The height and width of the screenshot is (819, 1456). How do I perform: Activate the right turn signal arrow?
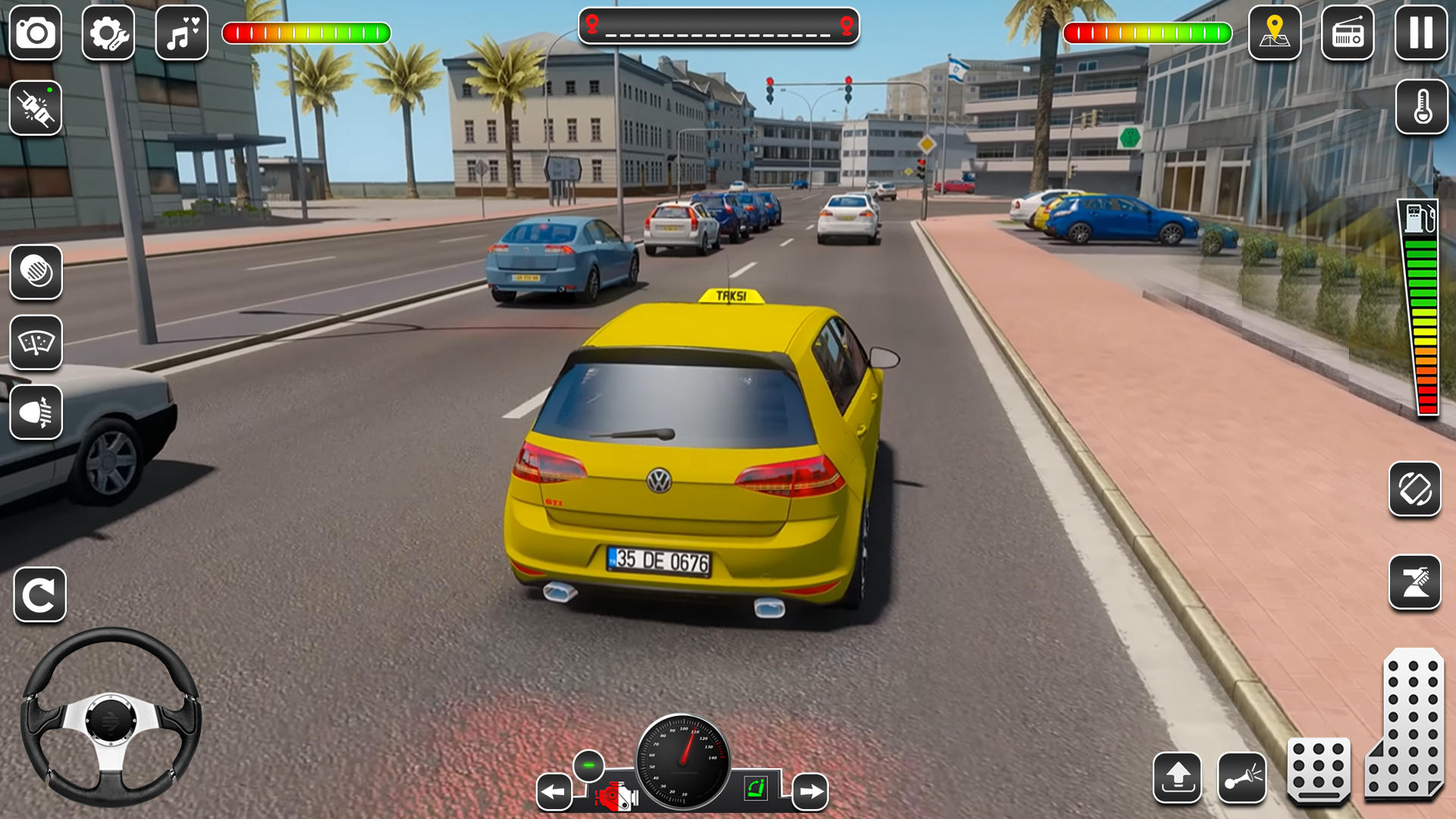tap(810, 792)
